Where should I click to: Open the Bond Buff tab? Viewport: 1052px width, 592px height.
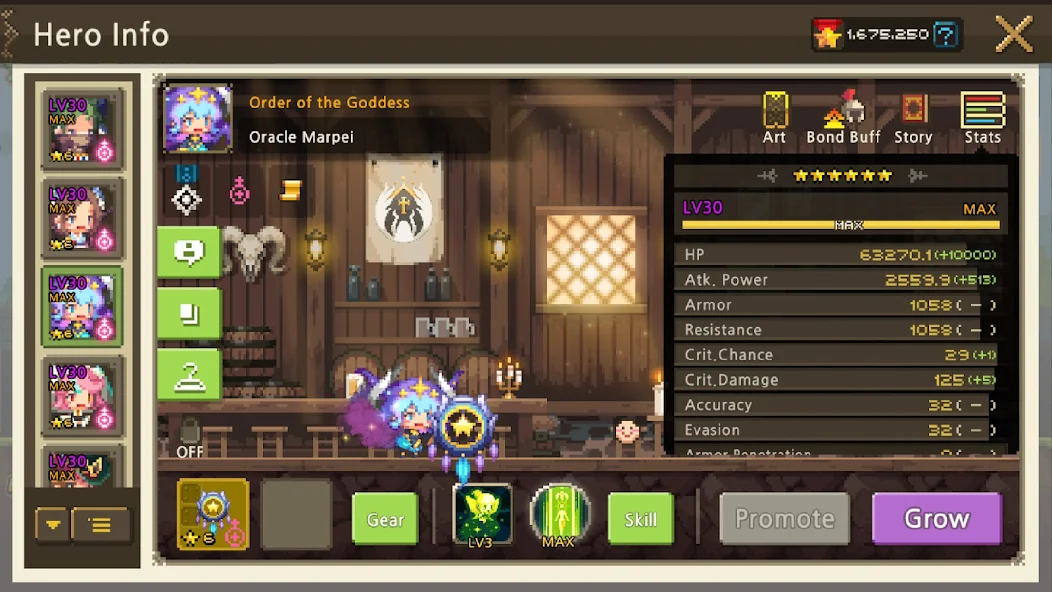click(842, 118)
